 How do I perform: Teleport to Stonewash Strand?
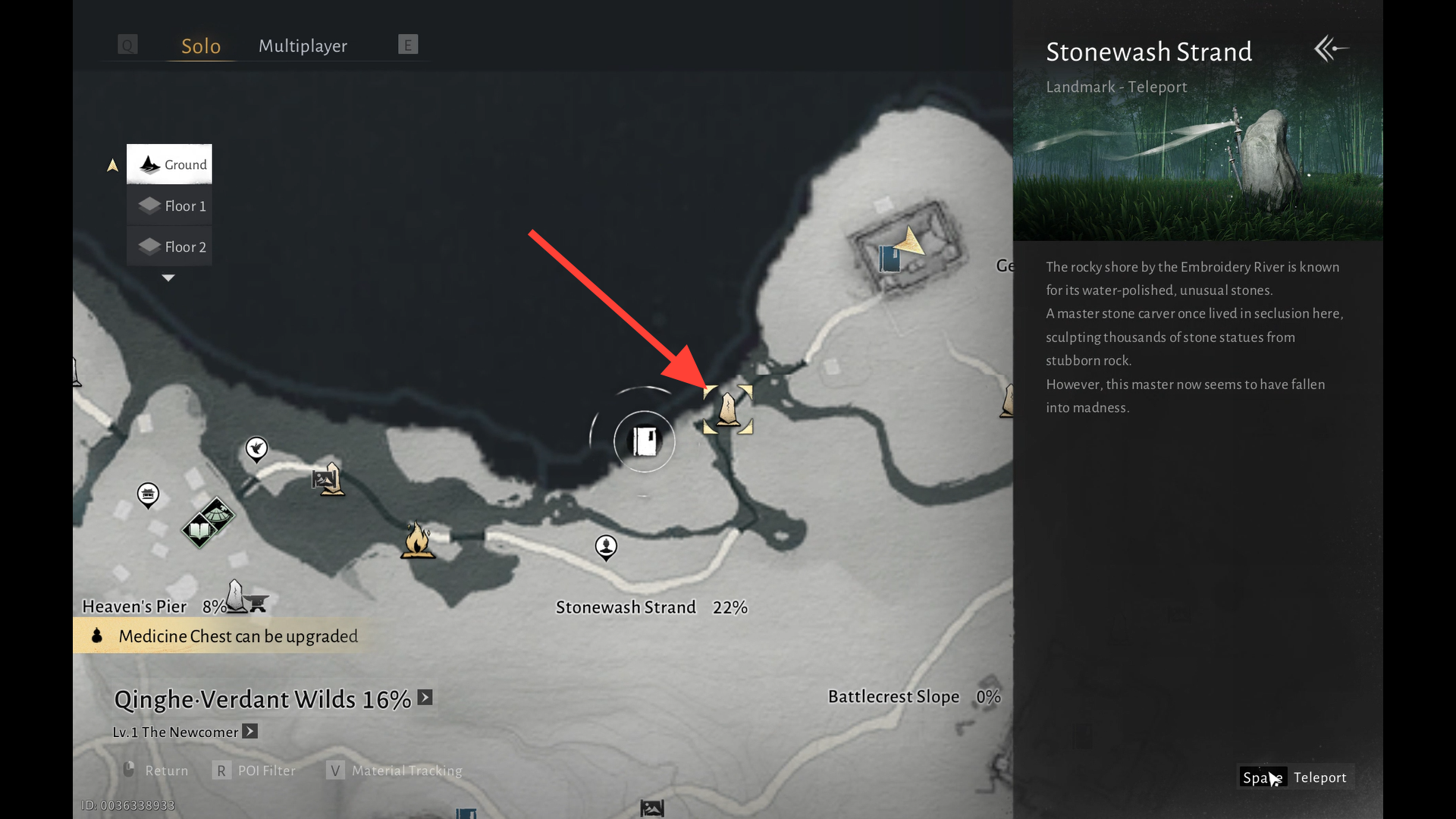(1295, 777)
